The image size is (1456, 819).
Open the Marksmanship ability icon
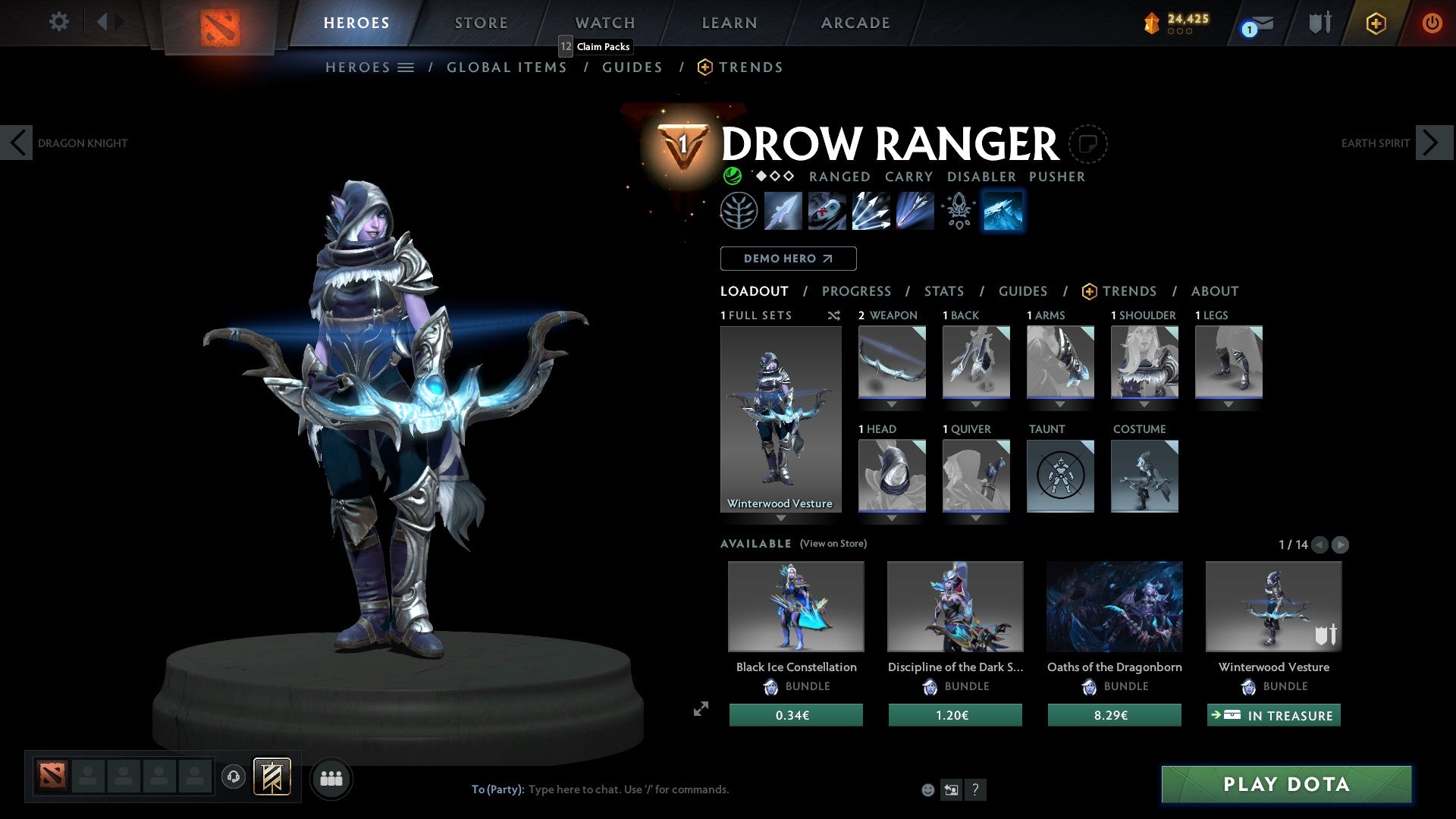914,211
